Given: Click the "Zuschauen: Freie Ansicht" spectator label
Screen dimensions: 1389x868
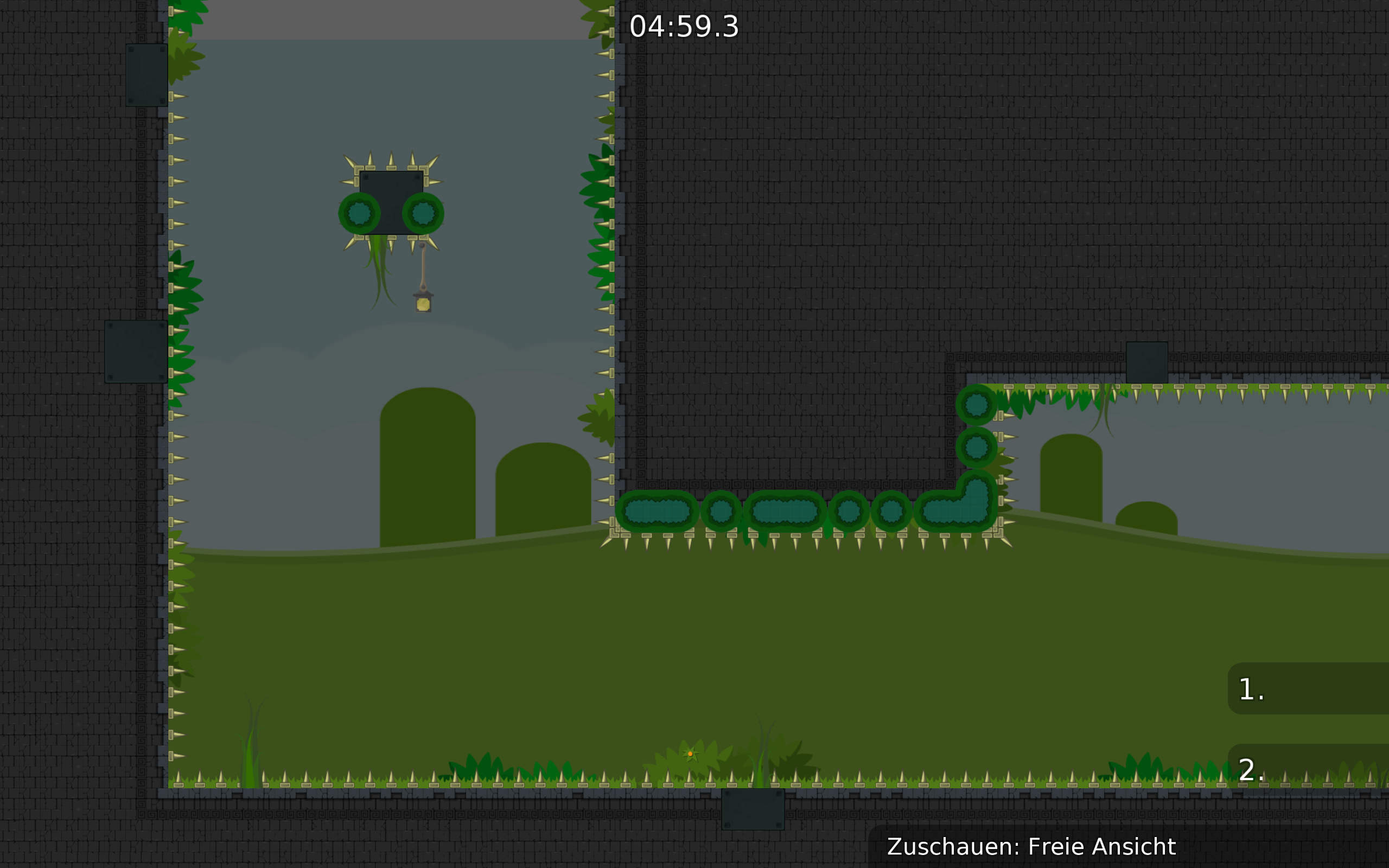Looking at the screenshot, I should (x=1031, y=847).
